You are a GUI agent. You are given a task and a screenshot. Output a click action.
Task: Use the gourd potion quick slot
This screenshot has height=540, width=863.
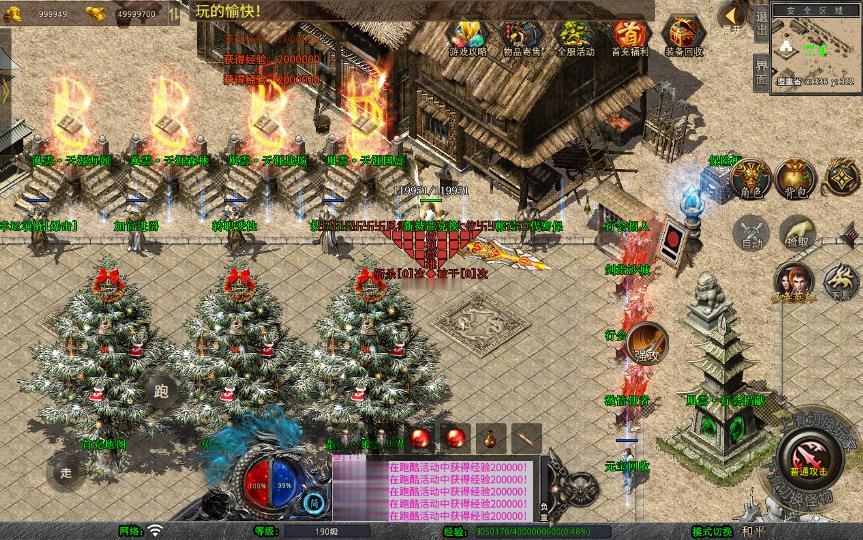pyautogui.click(x=490, y=437)
